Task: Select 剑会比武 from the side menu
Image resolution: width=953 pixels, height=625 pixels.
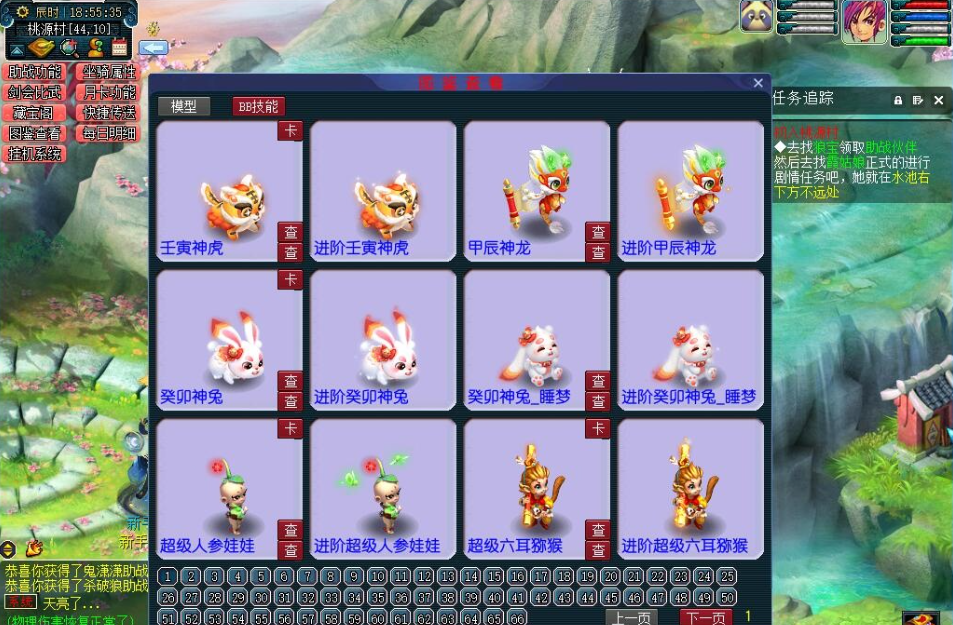Action: [35, 92]
